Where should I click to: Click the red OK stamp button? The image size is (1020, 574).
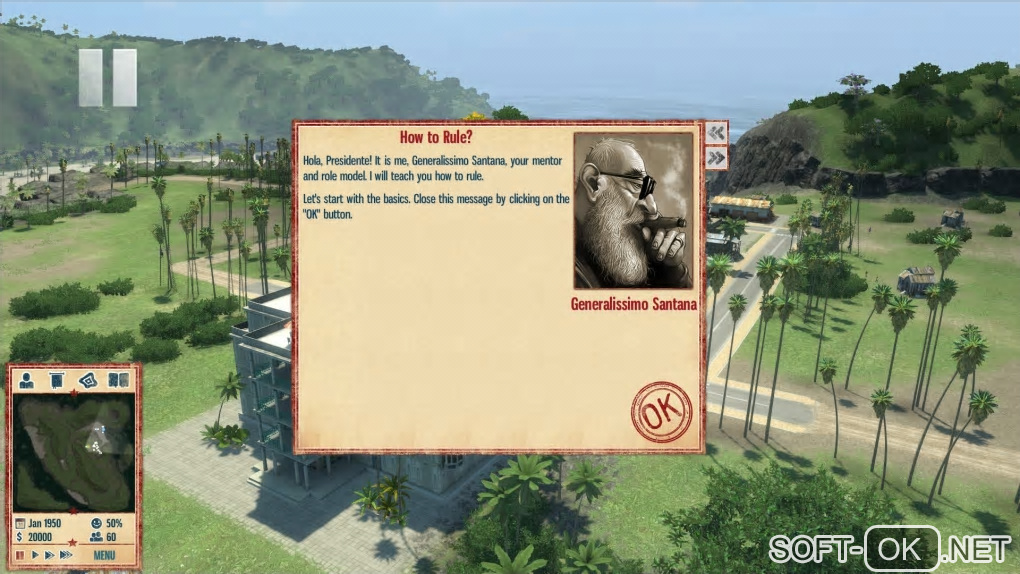point(661,411)
